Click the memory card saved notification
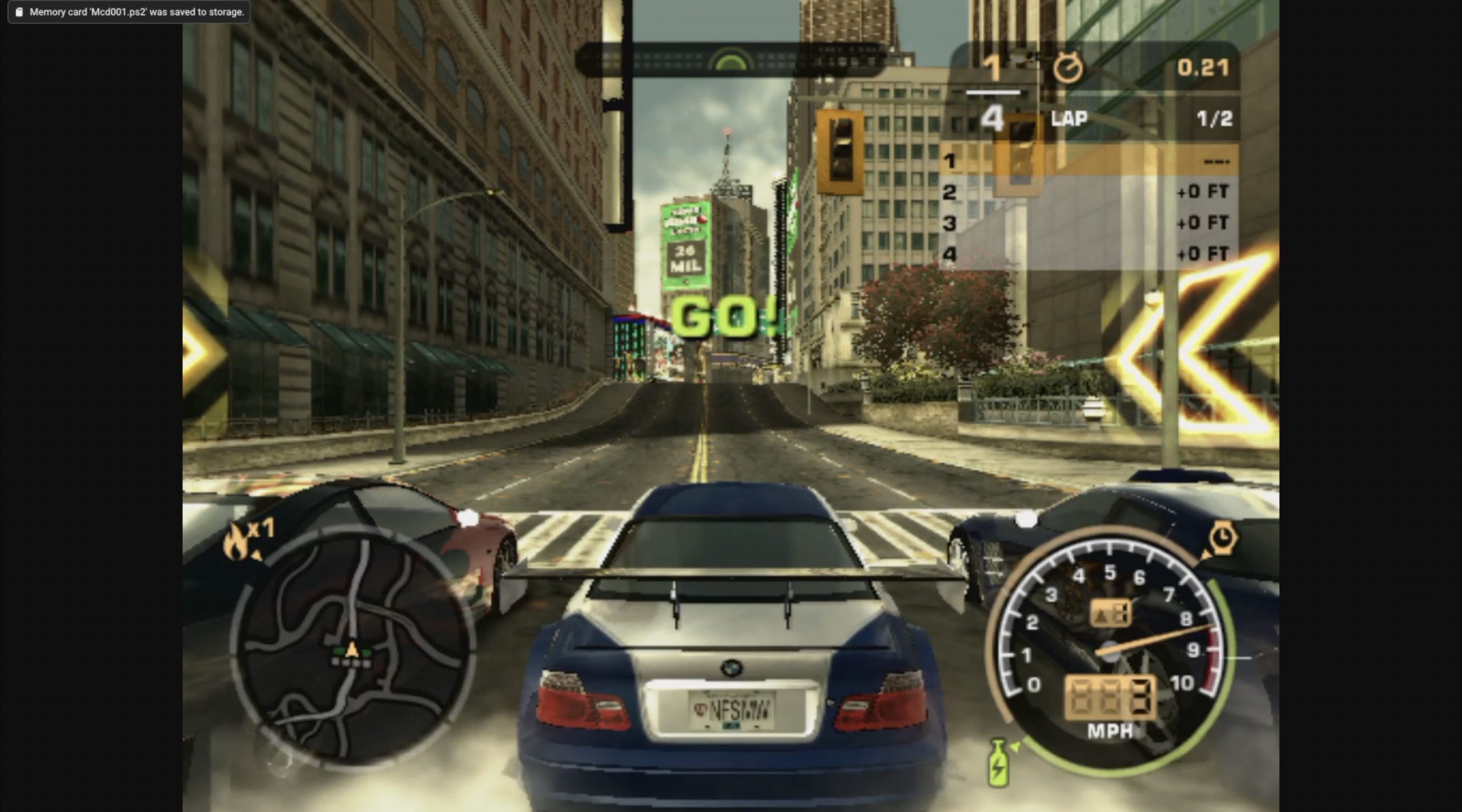1462x812 pixels. pos(129,12)
